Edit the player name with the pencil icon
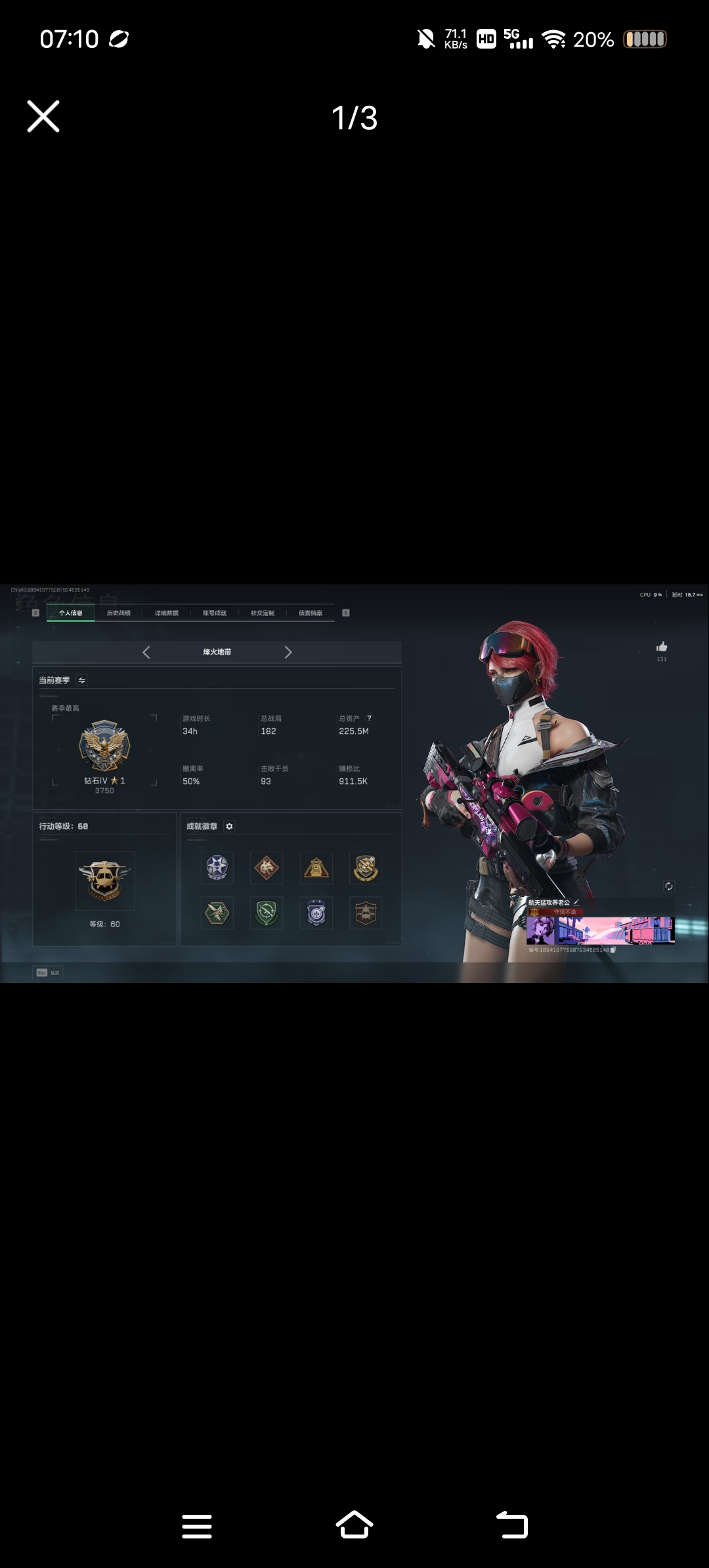This screenshot has width=709, height=1568. 576,902
